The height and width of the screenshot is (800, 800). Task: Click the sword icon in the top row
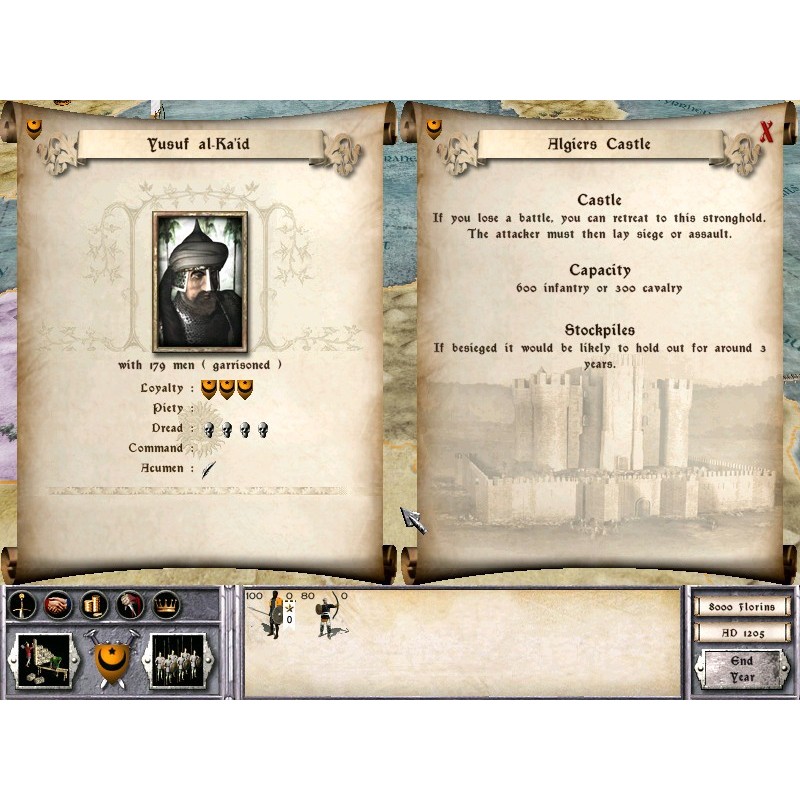click(24, 605)
